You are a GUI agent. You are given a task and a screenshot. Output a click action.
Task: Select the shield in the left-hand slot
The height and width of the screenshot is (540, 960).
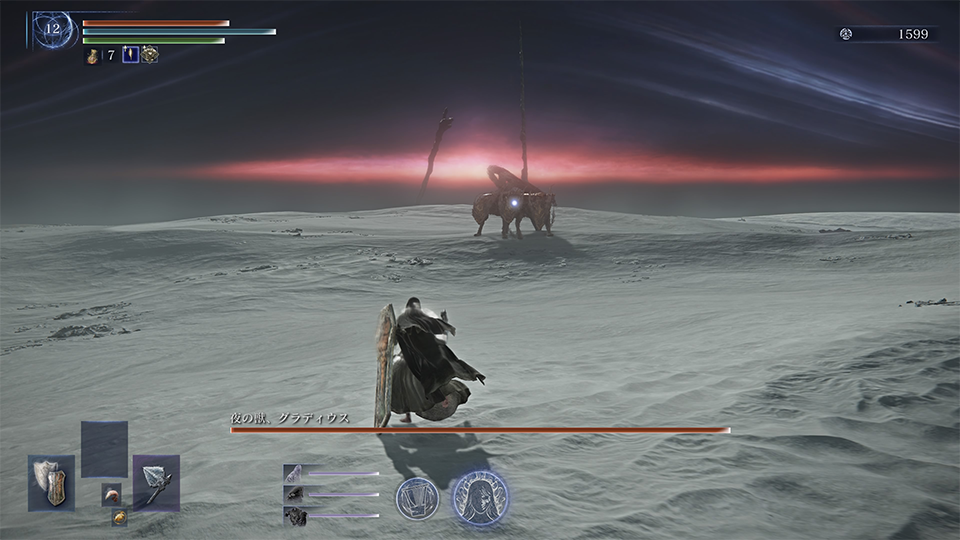pyautogui.click(x=51, y=483)
